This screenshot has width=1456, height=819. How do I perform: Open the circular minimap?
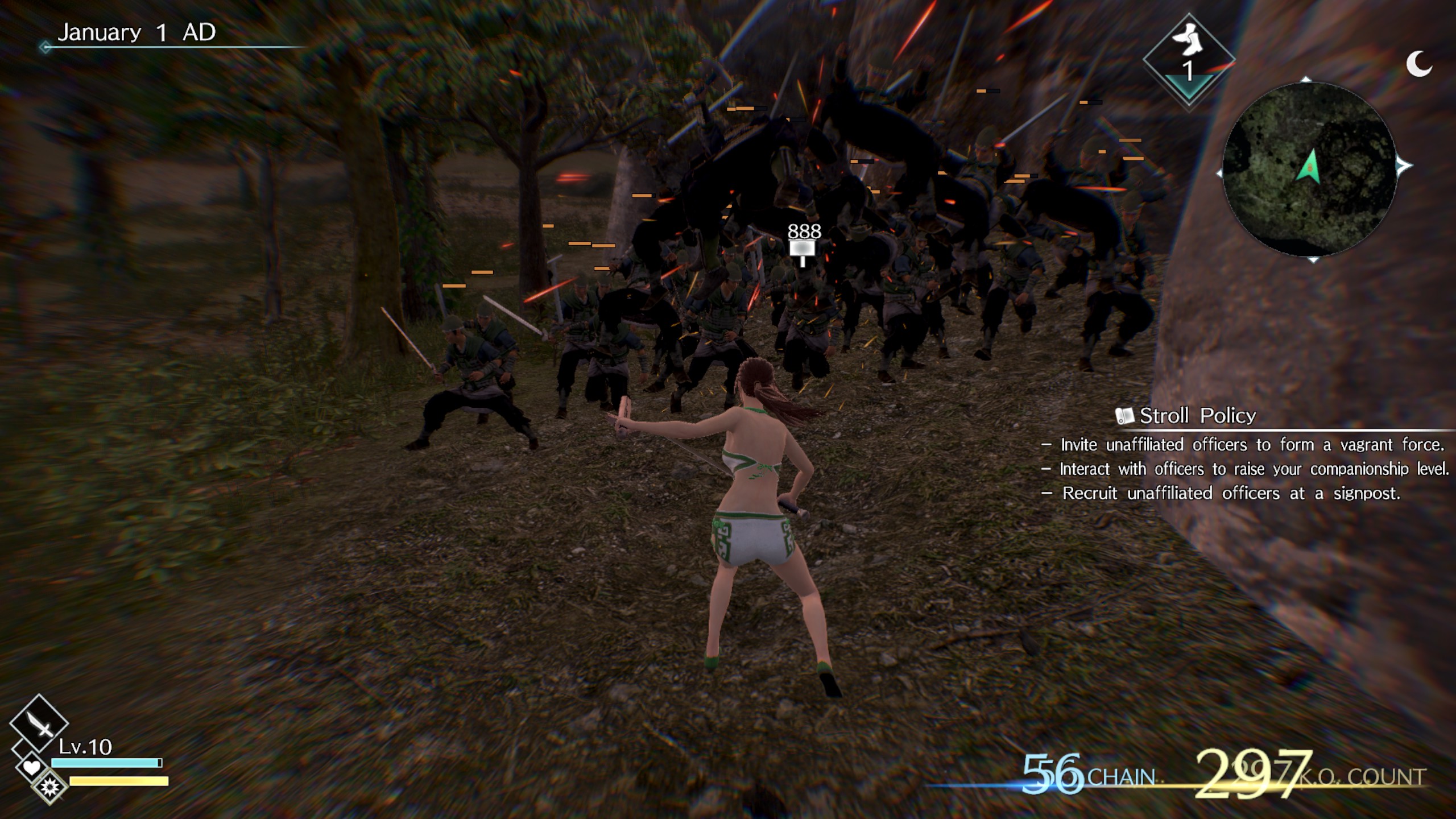[x=1309, y=169]
